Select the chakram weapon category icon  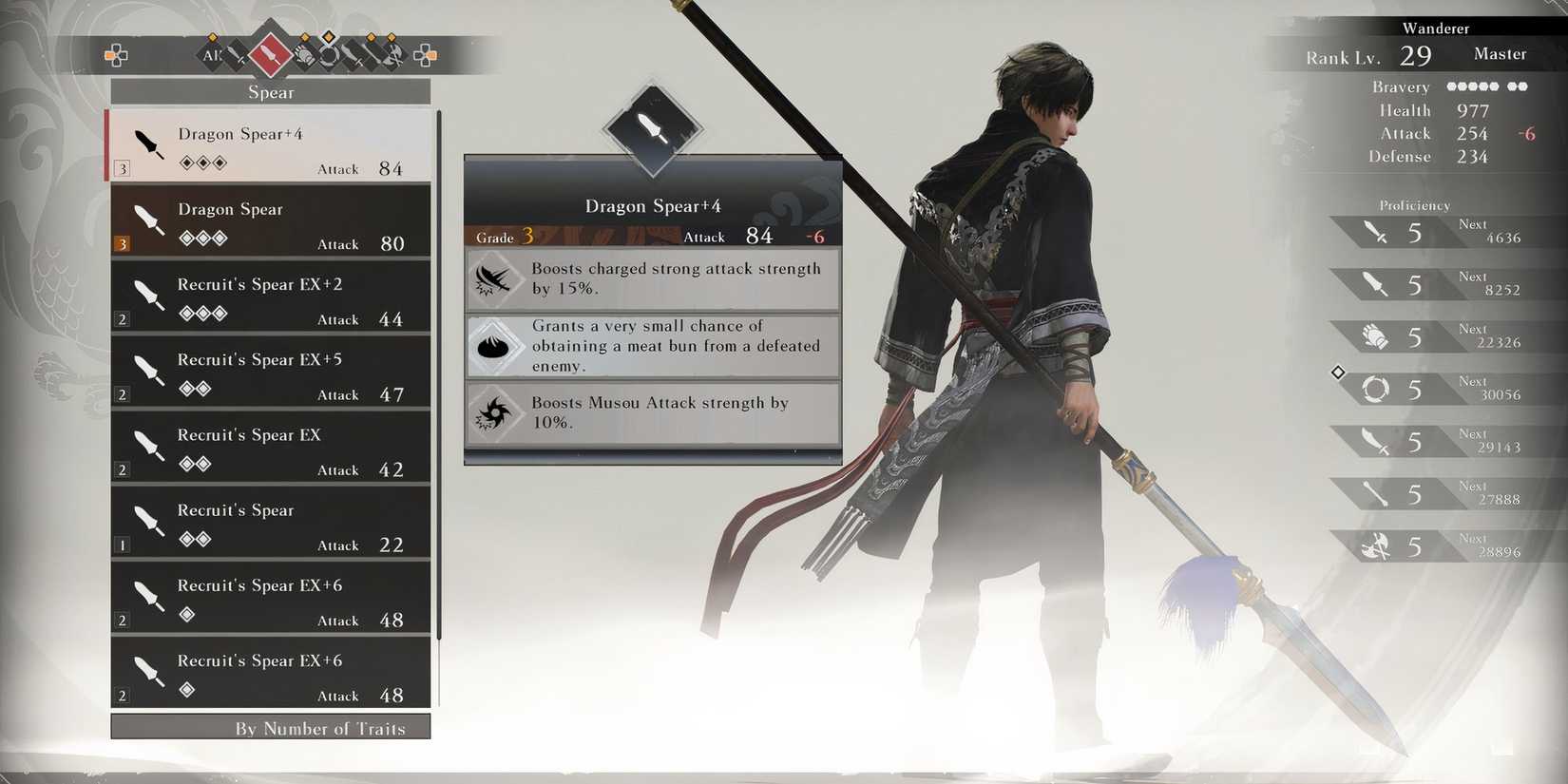tap(329, 55)
